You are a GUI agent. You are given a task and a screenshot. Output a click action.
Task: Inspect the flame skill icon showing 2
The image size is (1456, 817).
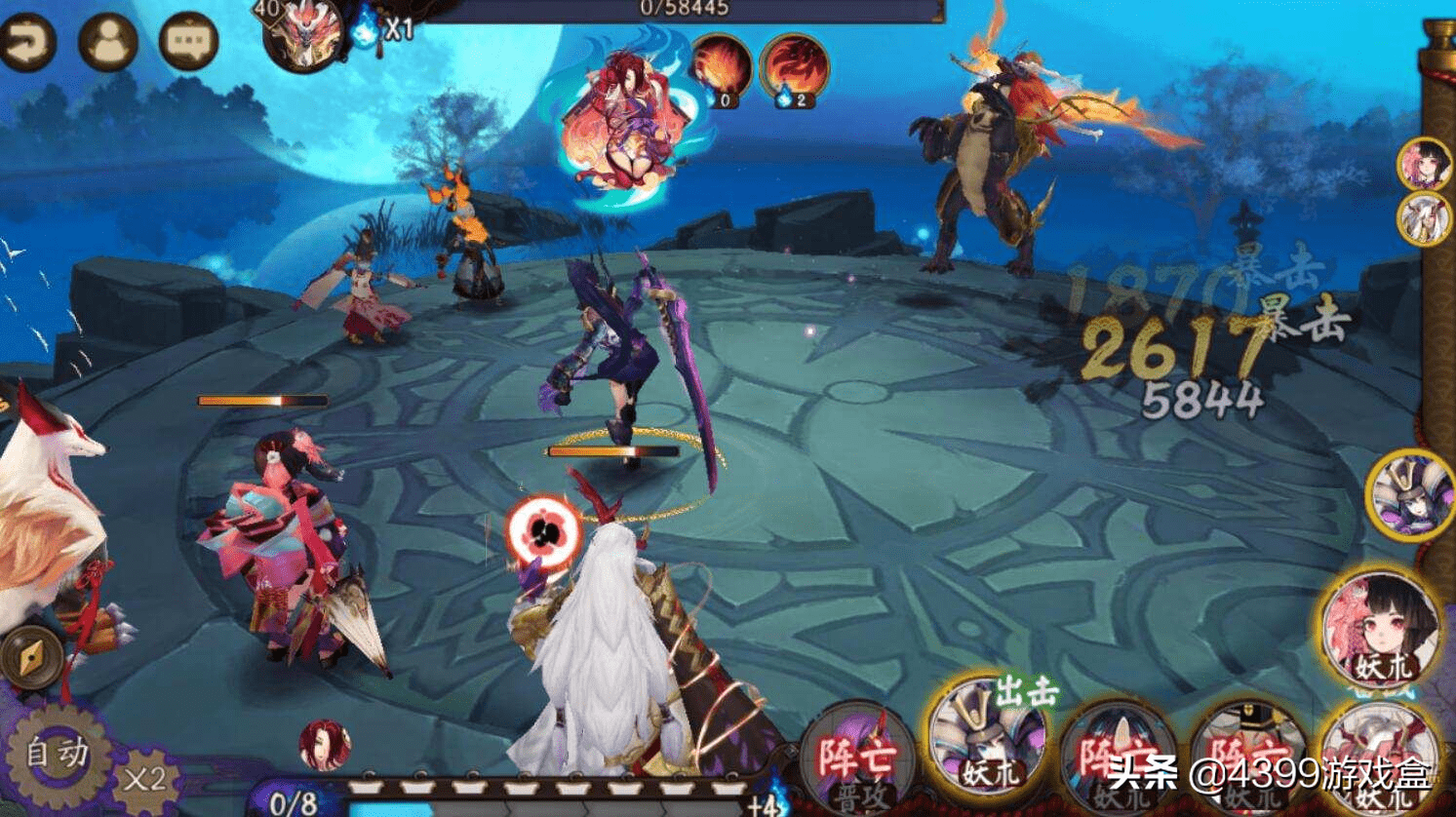794,68
